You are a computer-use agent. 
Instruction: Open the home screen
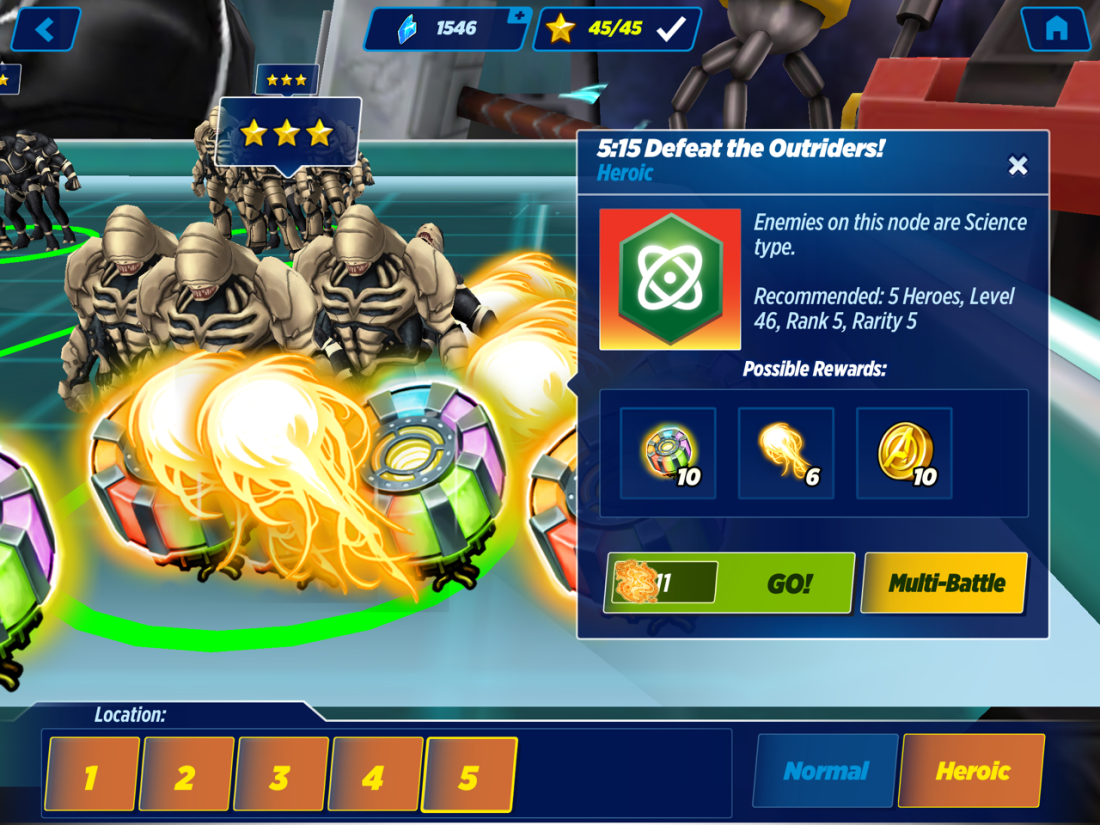tap(1055, 29)
